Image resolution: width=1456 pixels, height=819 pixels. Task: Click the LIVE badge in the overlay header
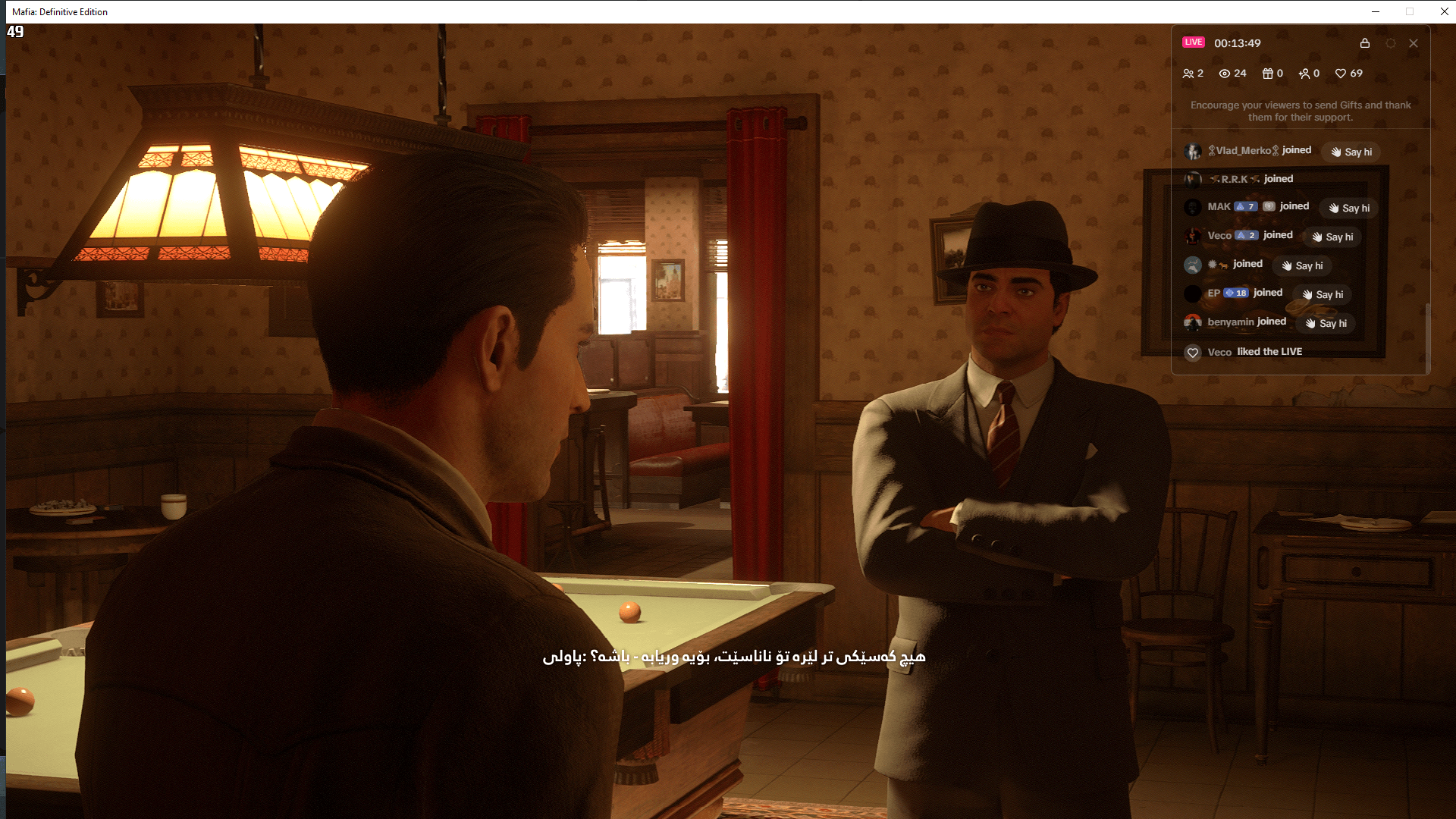1194,42
